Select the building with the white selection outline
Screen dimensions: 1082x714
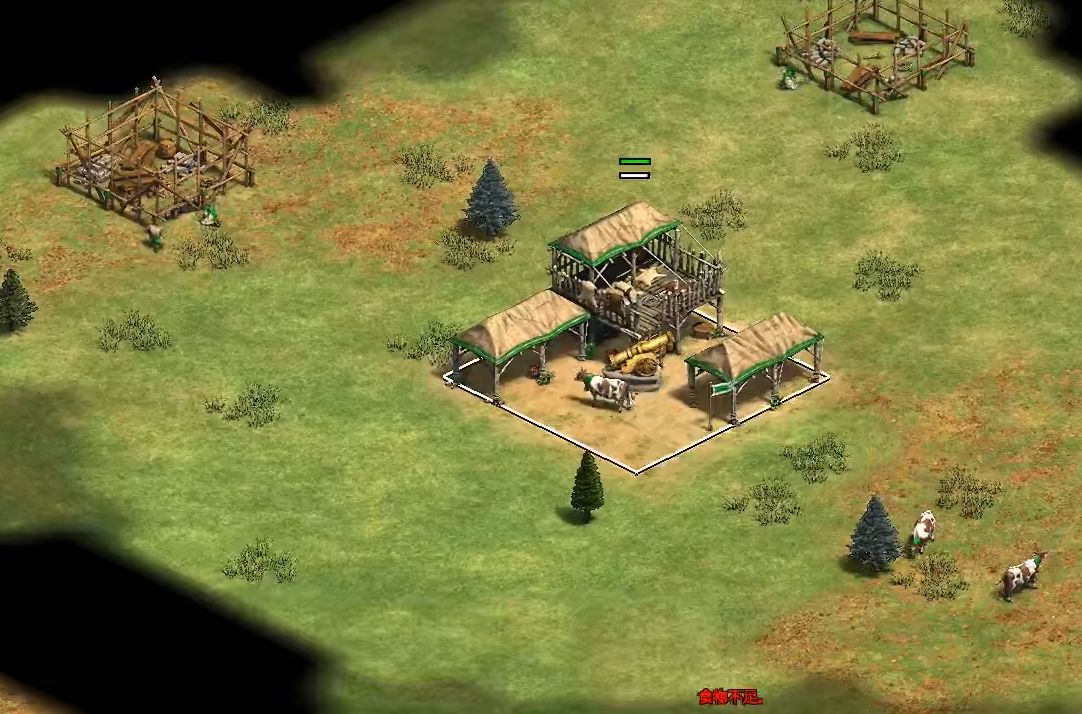[x=636, y=330]
